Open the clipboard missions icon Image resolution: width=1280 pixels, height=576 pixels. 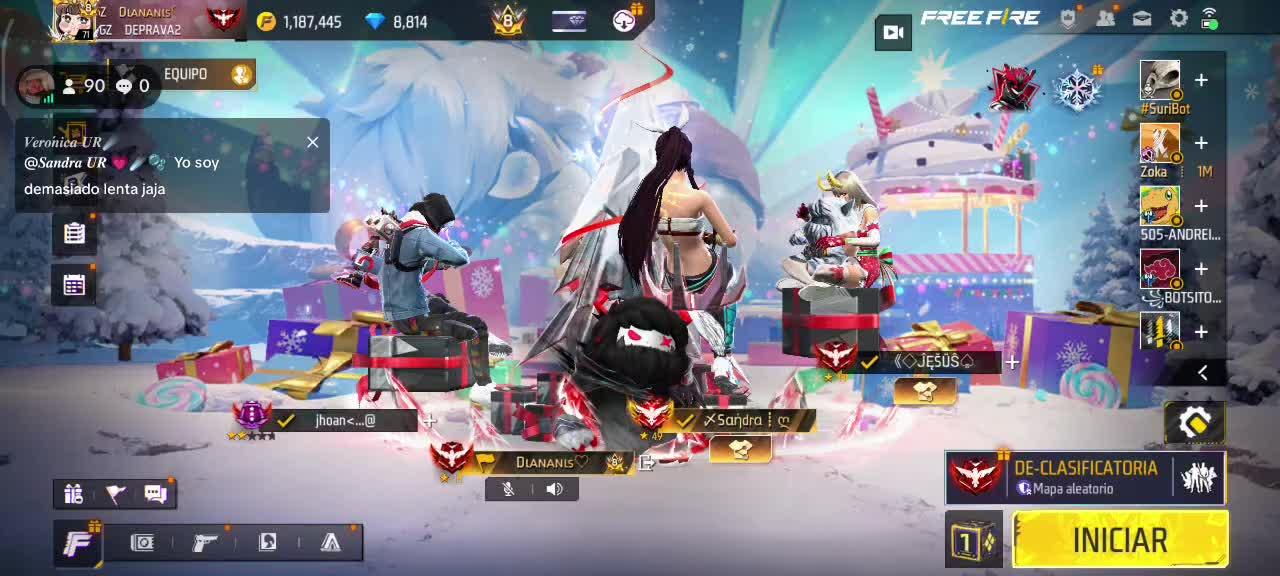(74, 233)
